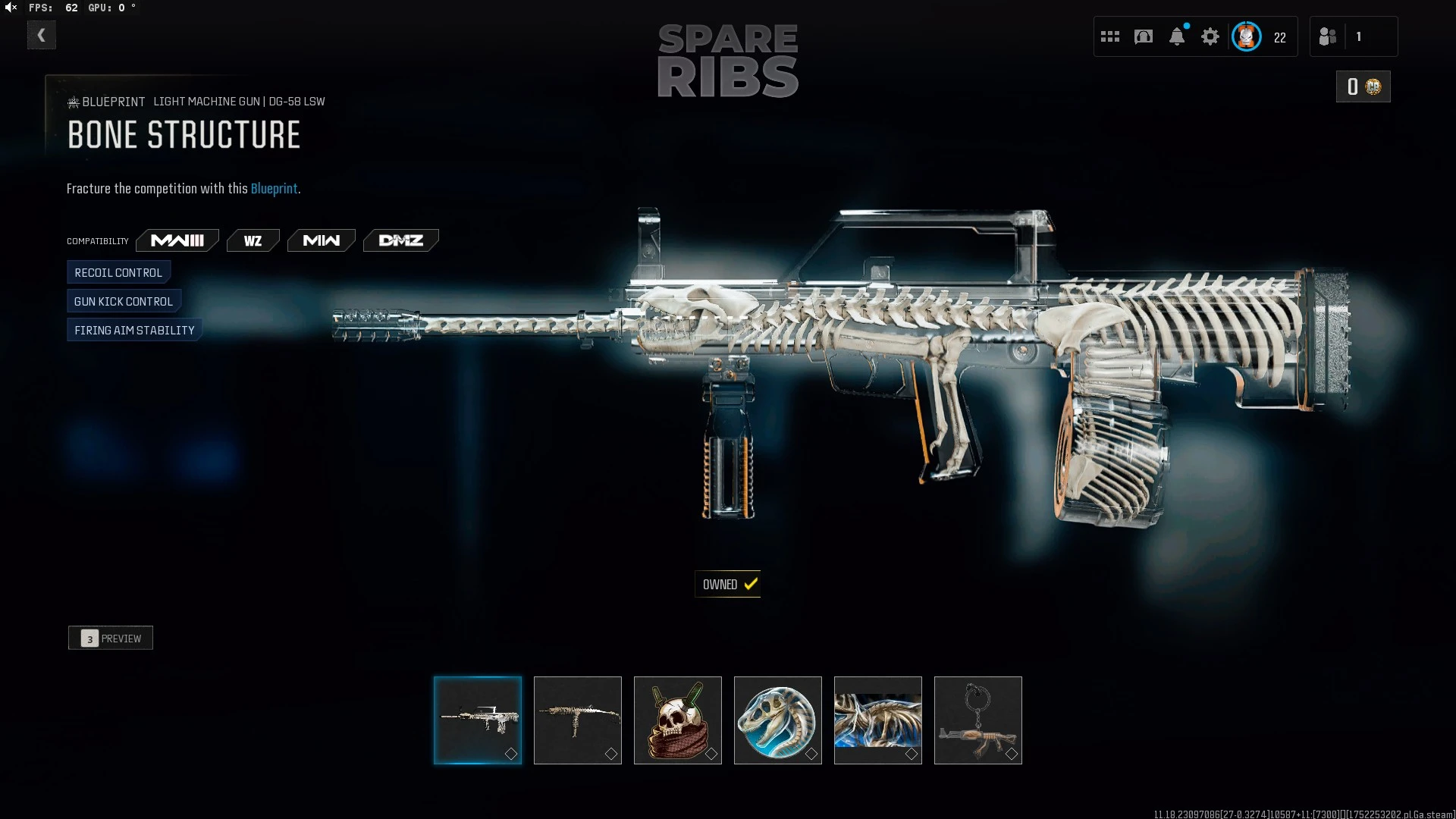Go back with the top-left arrow
Viewport: 1456px width, 819px height.
(42, 35)
